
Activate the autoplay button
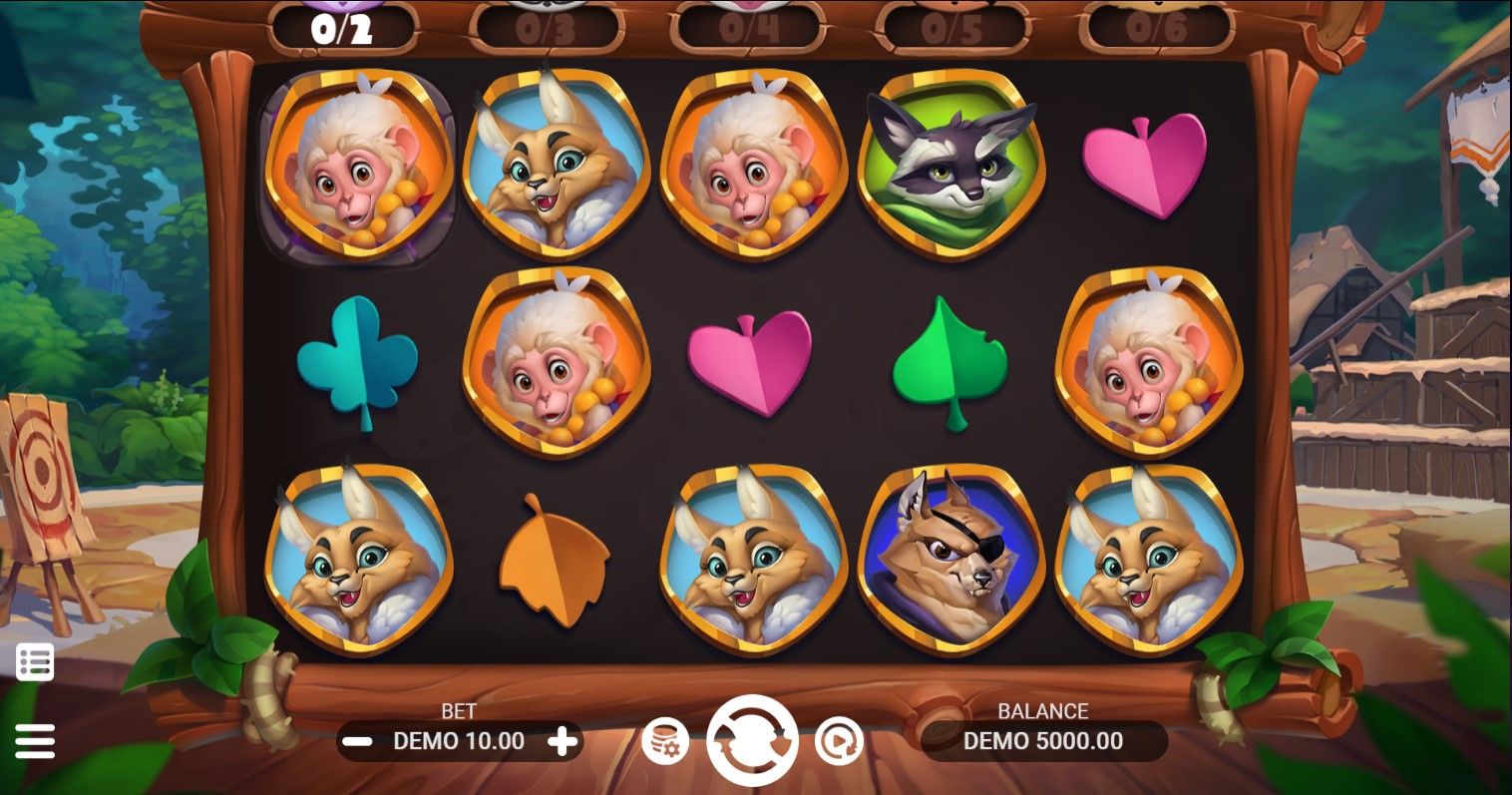838,741
